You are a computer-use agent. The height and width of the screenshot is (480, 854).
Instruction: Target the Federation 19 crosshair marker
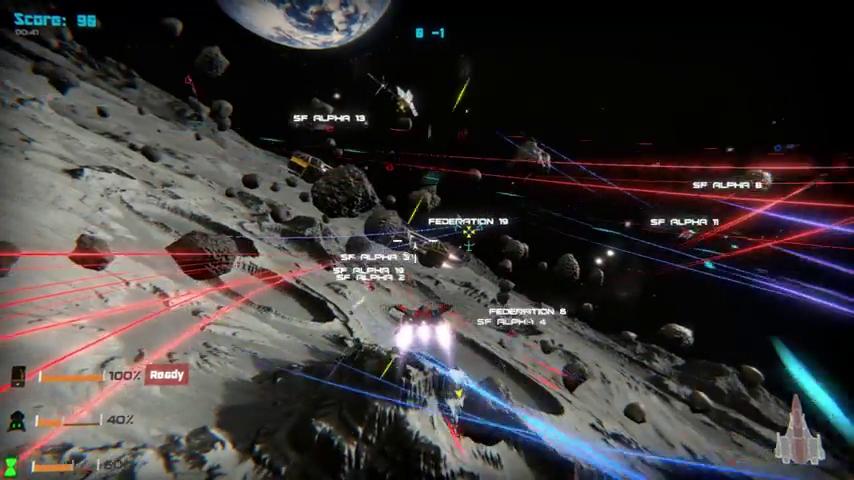coord(468,234)
